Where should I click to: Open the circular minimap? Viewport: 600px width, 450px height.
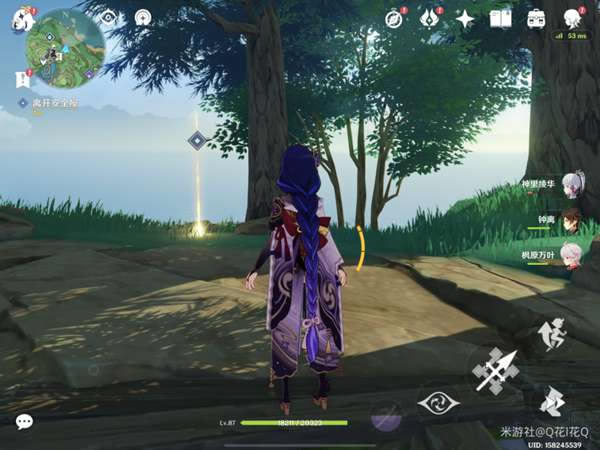click(x=65, y=48)
